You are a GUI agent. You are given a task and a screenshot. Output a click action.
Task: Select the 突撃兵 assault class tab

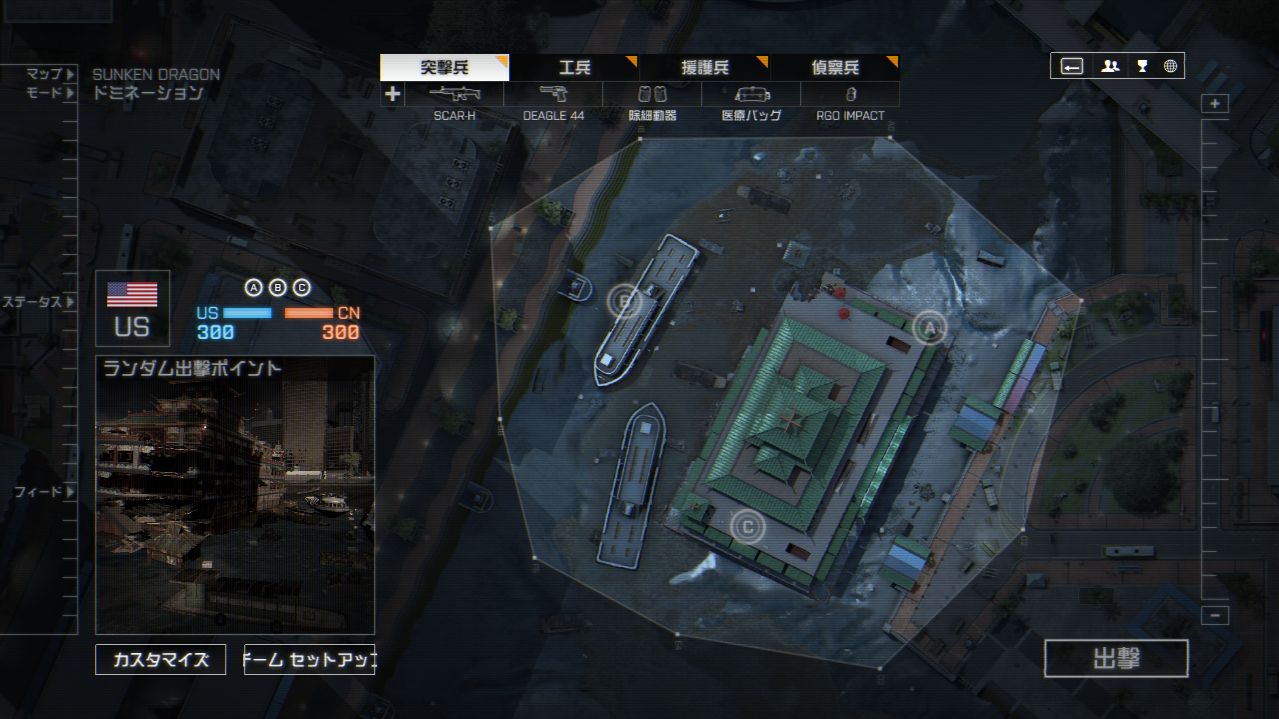point(444,68)
